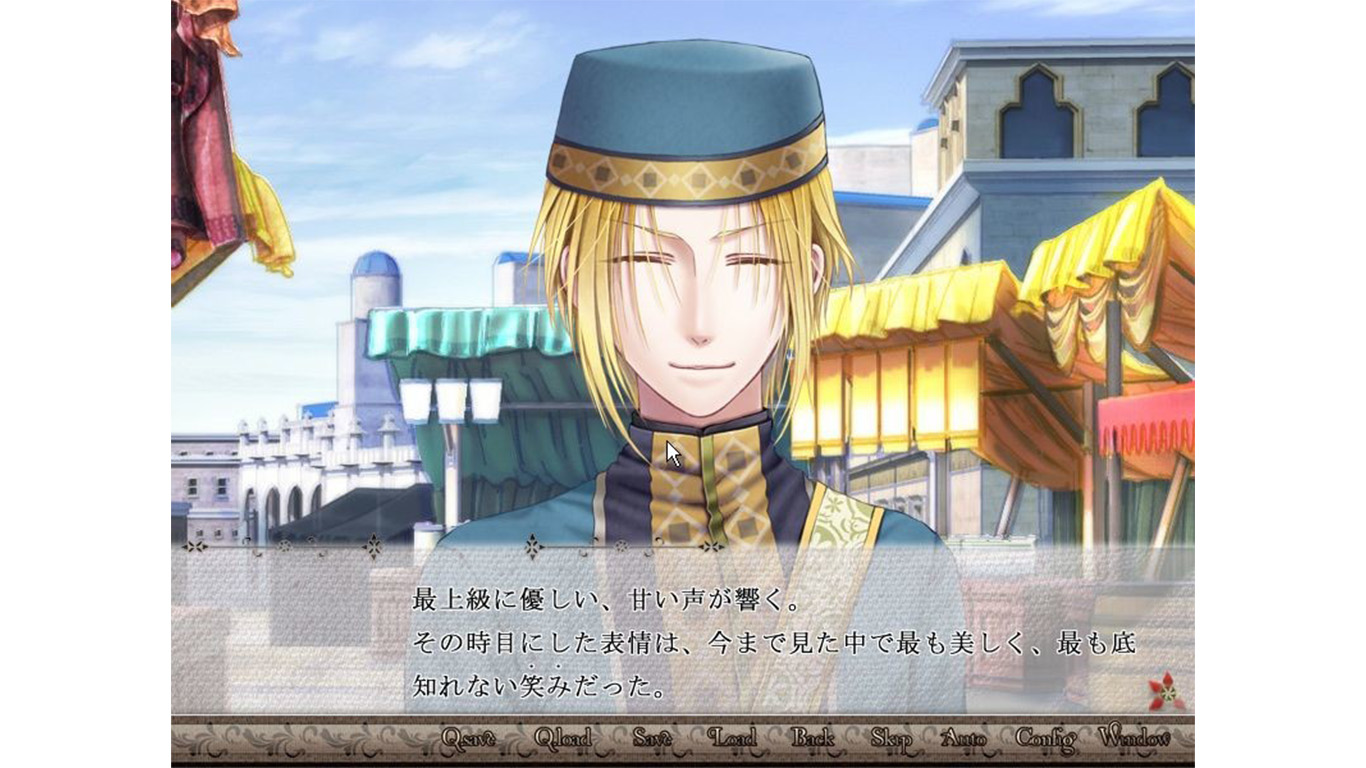Open the Save menu
The height and width of the screenshot is (768, 1366).
pos(651,739)
